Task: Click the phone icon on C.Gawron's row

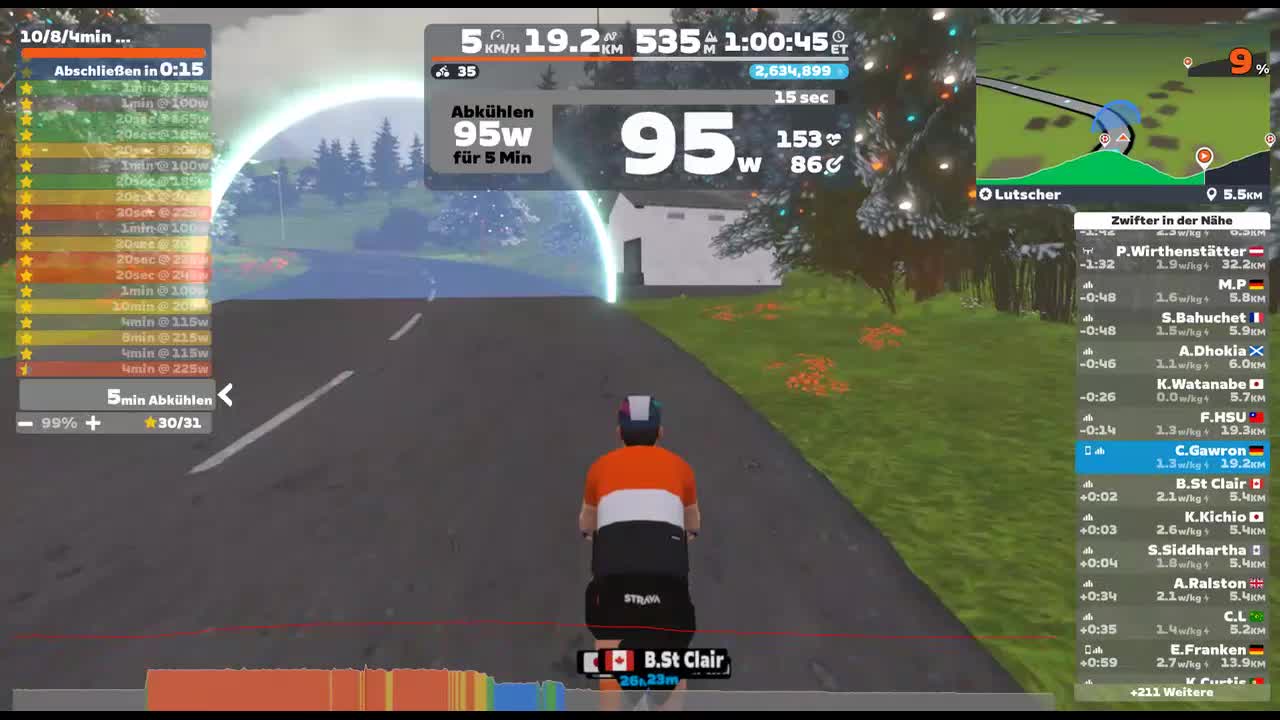Action: [x=1087, y=451]
